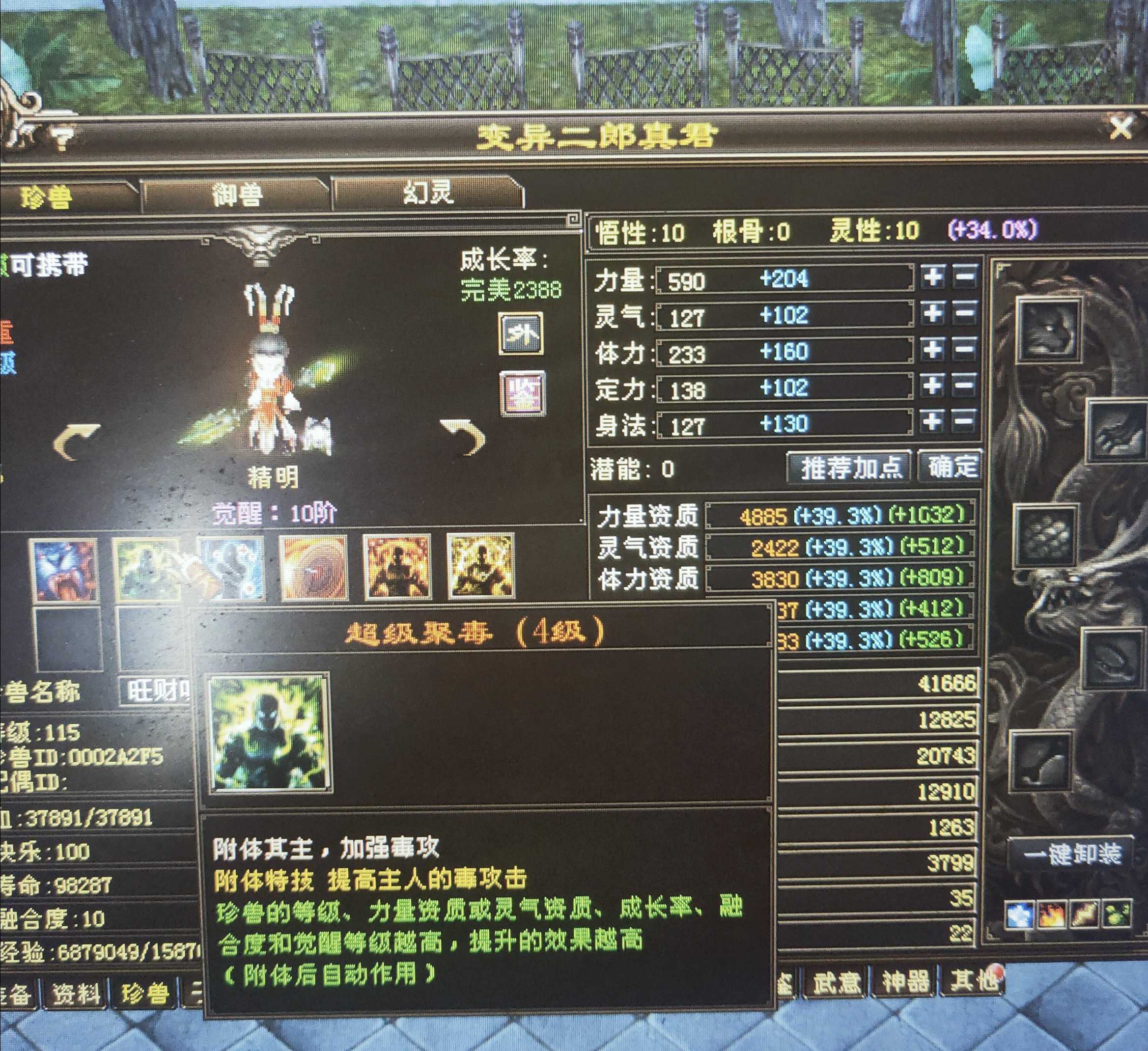Decrease 灵气 with its minus button
Image resolution: width=1148 pixels, height=1051 pixels.
click(965, 313)
